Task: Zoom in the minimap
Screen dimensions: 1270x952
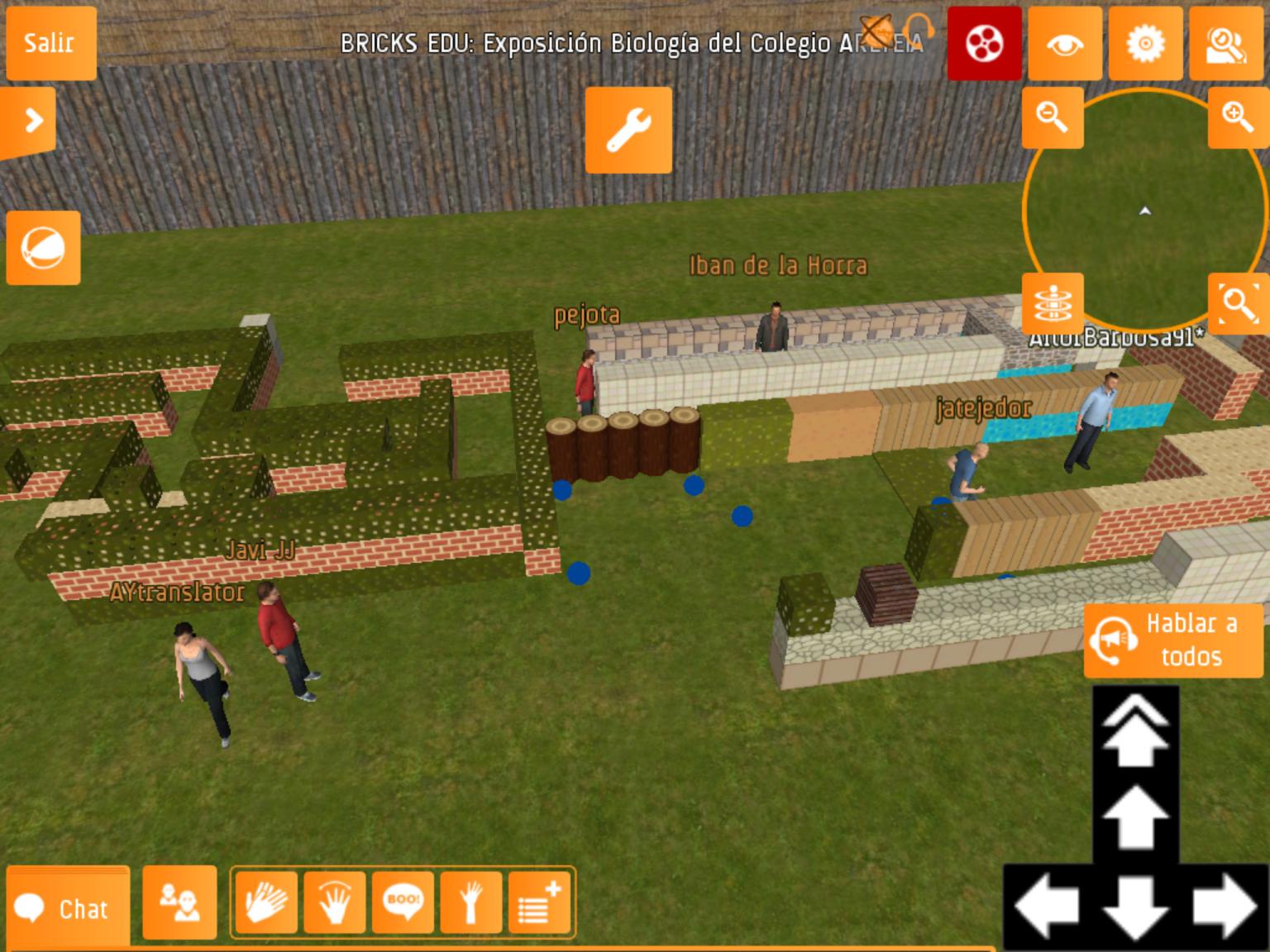Action: click(x=1237, y=117)
